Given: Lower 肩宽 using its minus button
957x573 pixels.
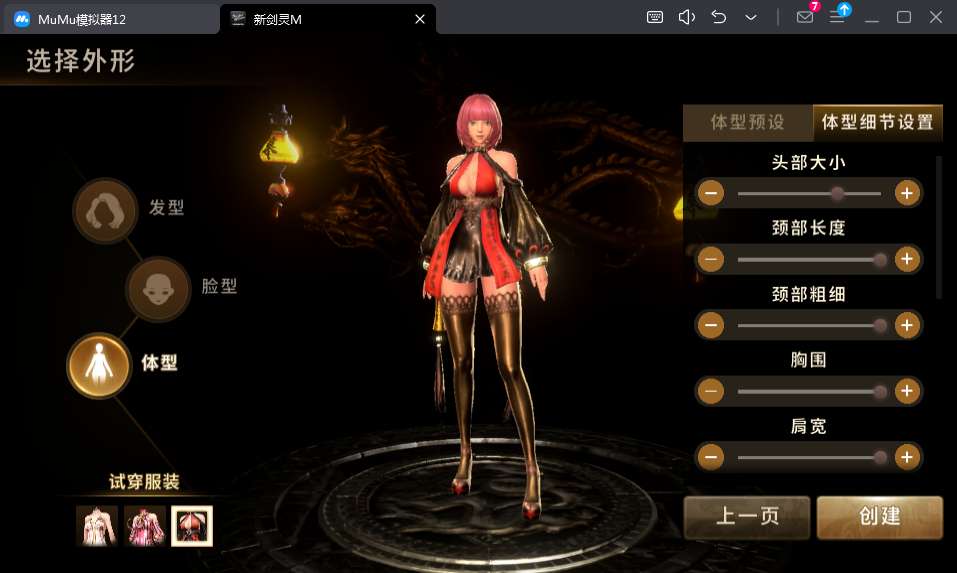Looking at the screenshot, I should [711, 457].
